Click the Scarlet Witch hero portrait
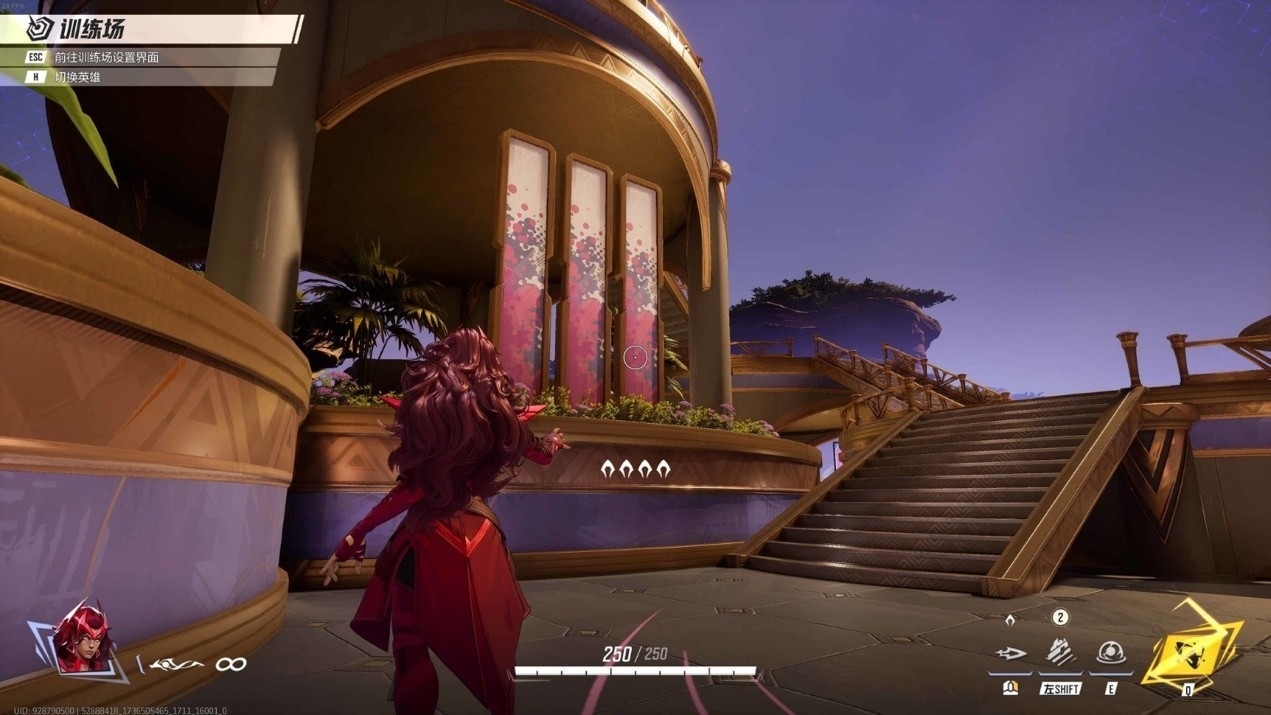Image resolution: width=1271 pixels, height=715 pixels. coord(82,637)
